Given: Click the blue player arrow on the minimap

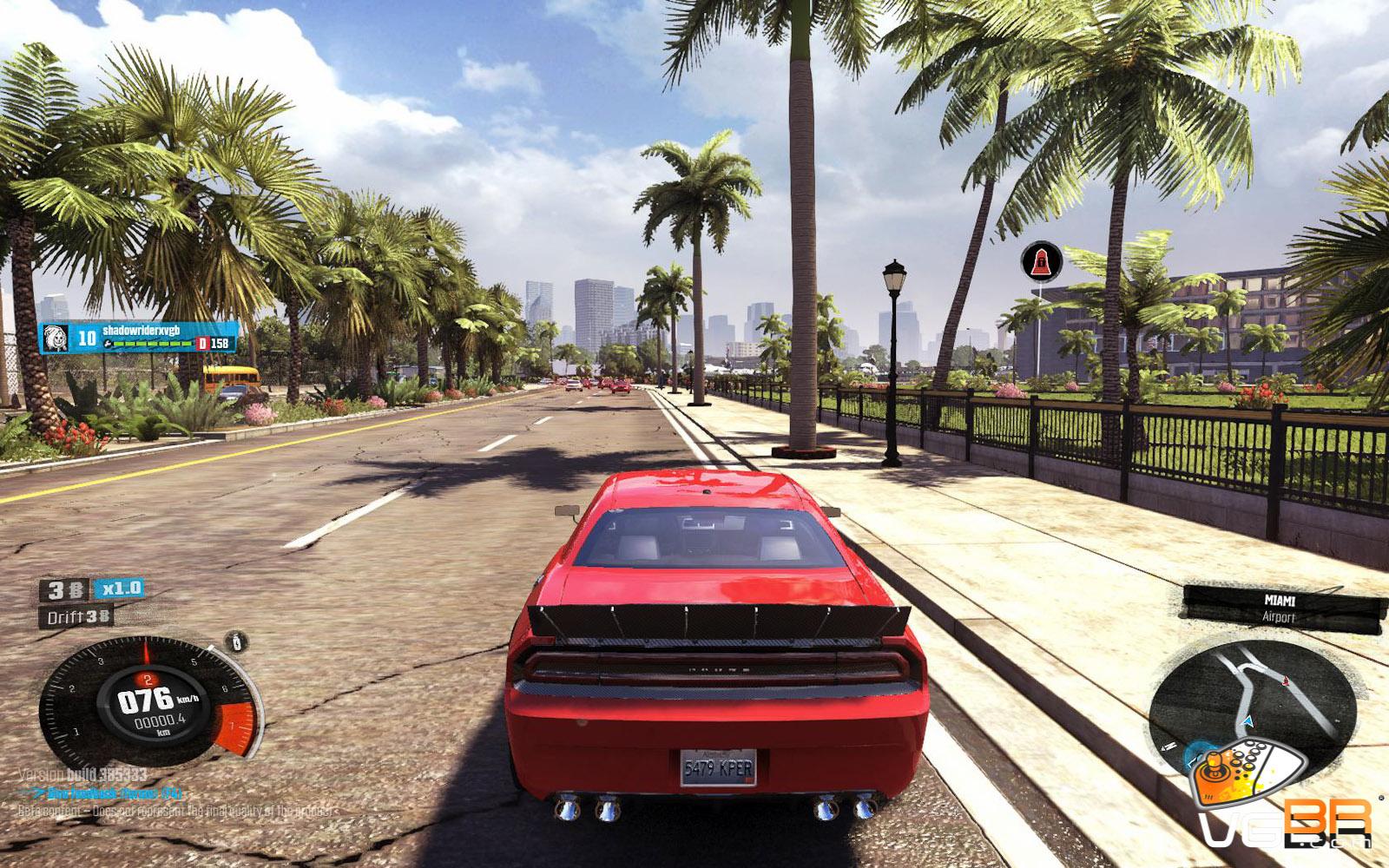Looking at the screenshot, I should pyautogui.click(x=1248, y=720).
